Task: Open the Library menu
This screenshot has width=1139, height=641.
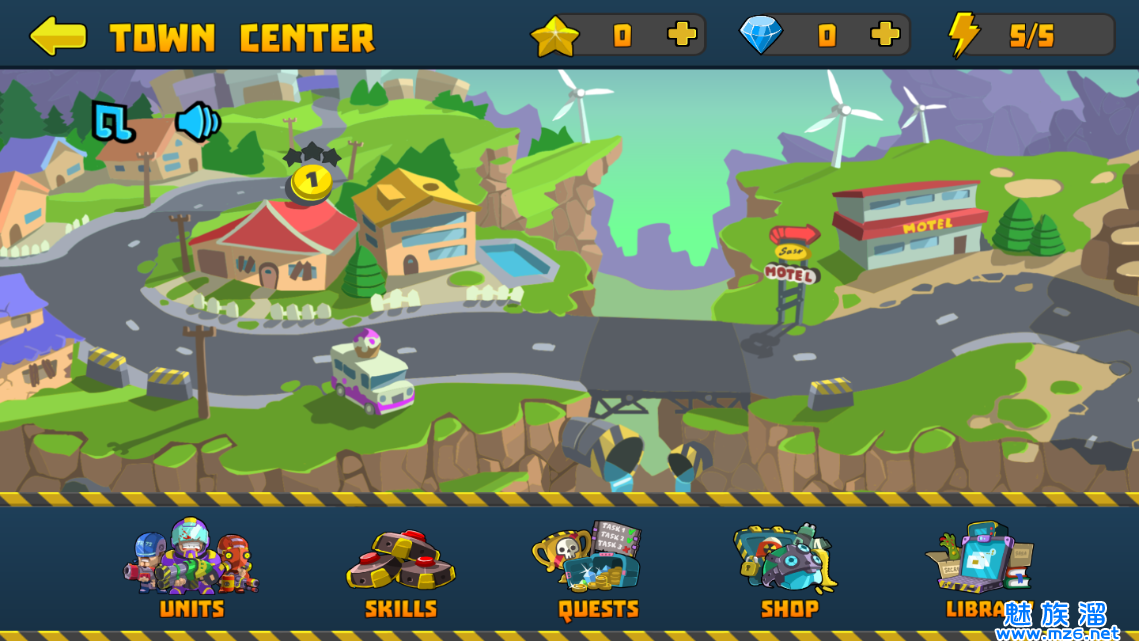Action: 980,569
